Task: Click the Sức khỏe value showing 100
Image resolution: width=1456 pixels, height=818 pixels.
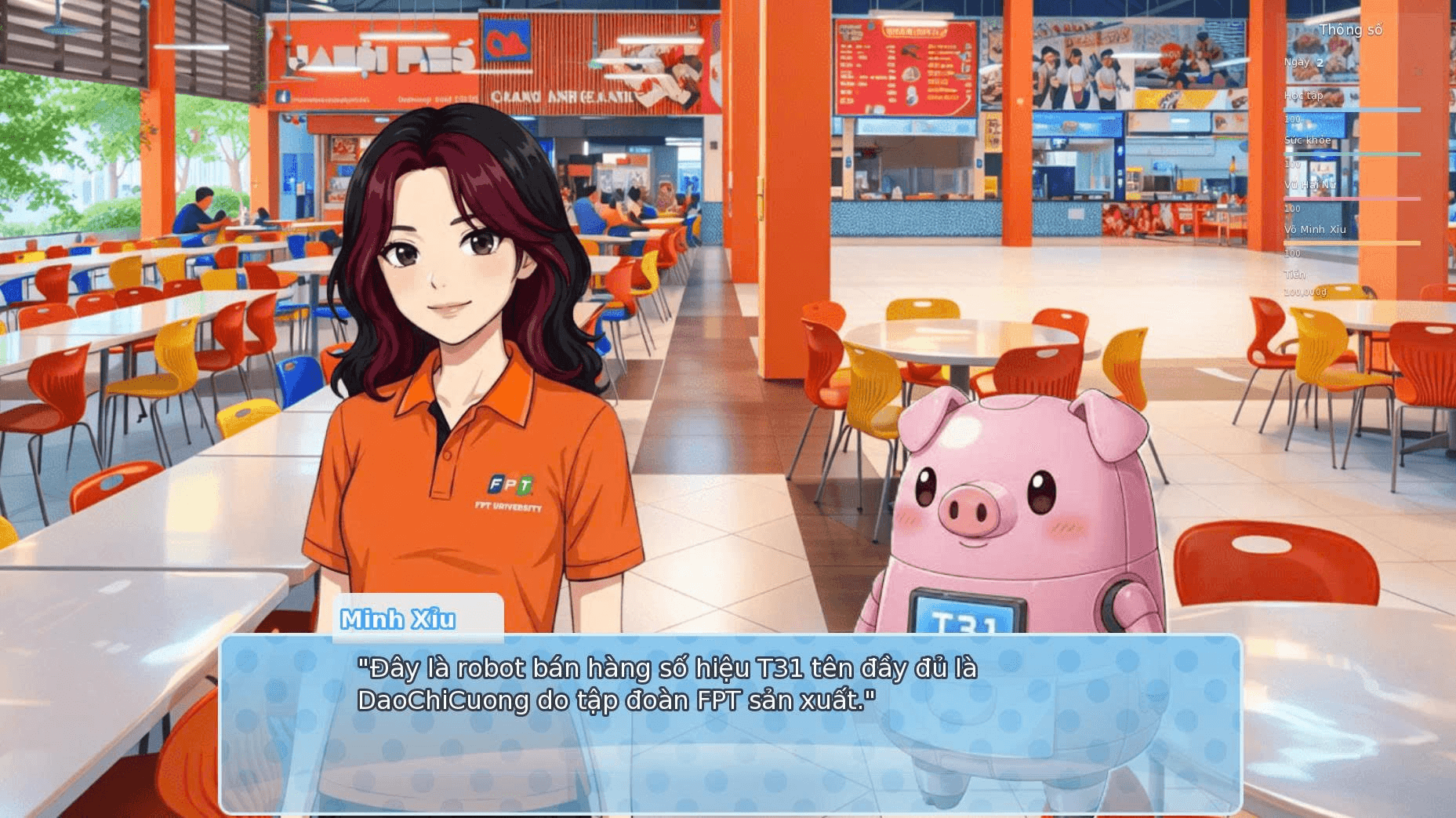Action: click(1292, 164)
